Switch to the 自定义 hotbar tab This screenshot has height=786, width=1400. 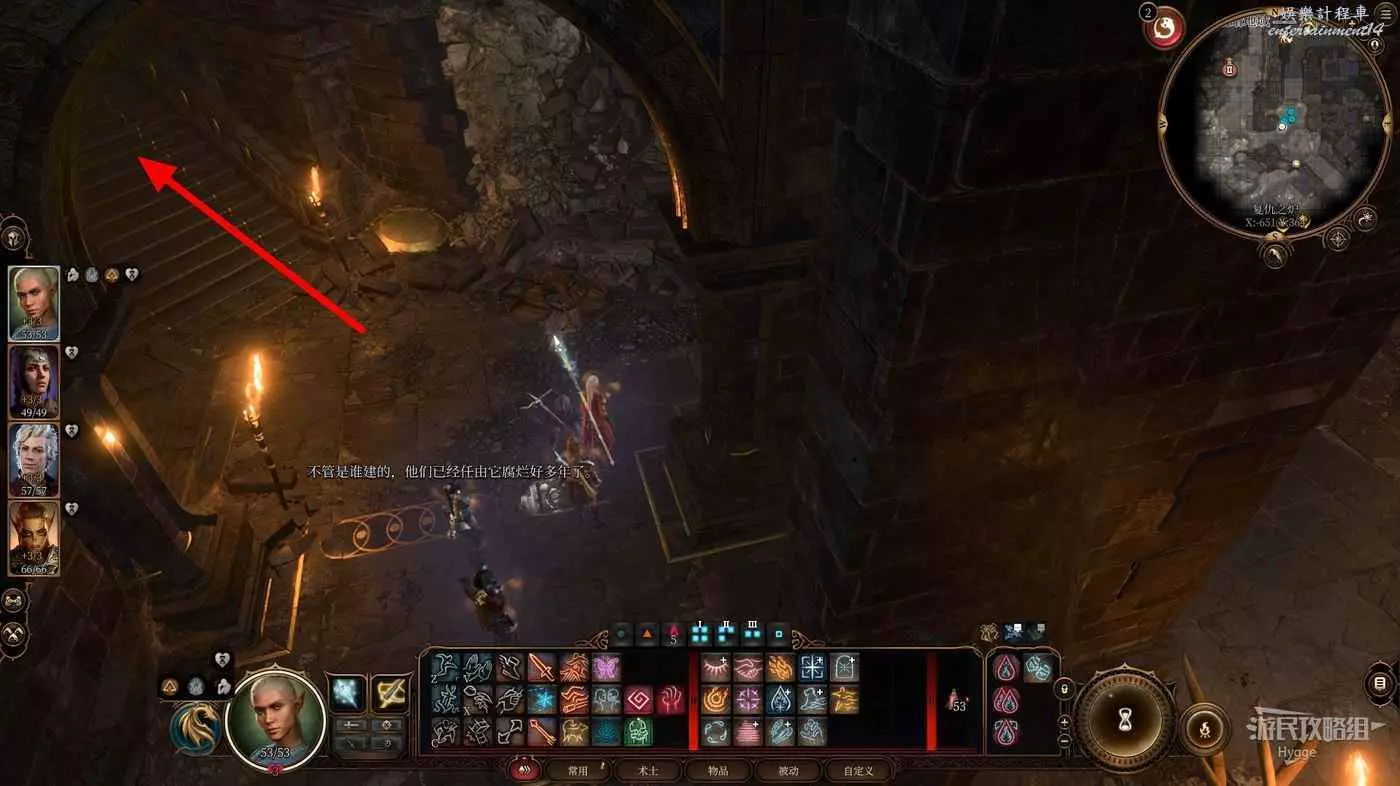[858, 771]
